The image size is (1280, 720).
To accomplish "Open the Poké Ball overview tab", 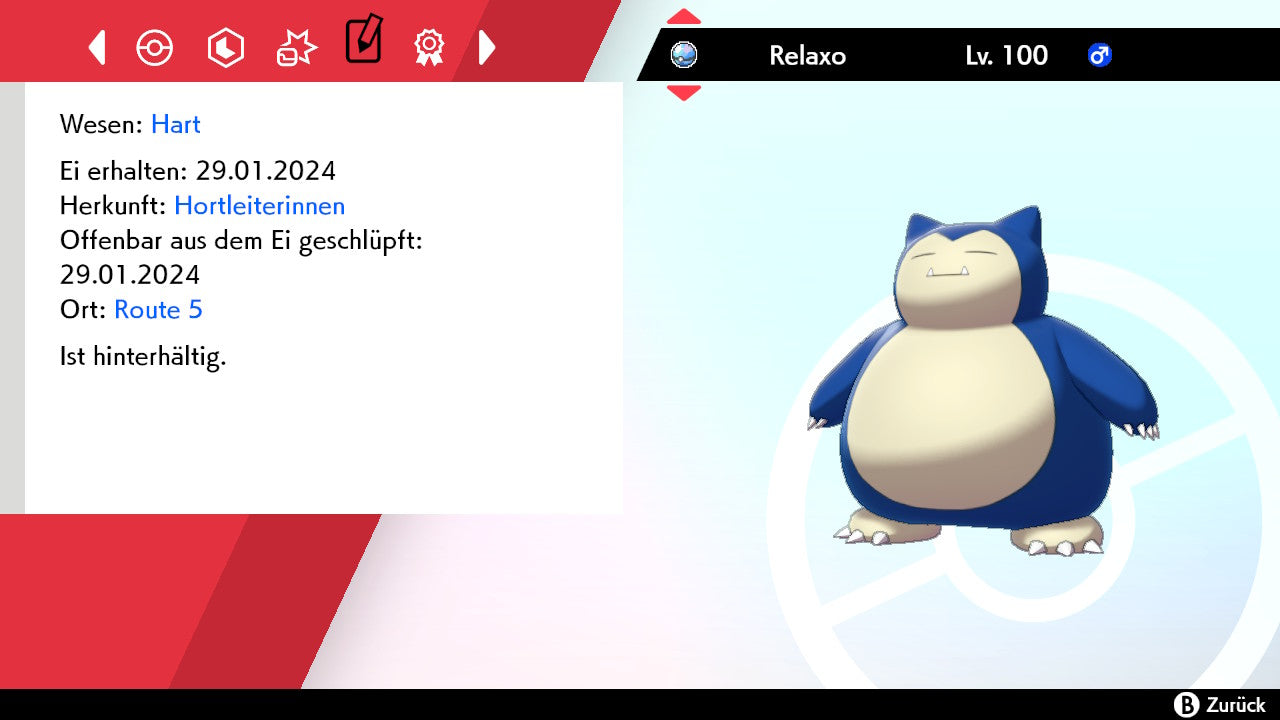I will point(155,47).
